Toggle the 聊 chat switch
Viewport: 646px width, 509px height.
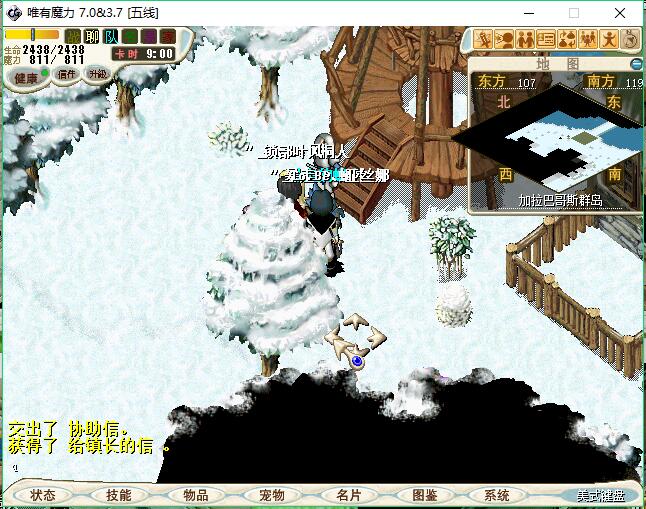click(x=93, y=37)
